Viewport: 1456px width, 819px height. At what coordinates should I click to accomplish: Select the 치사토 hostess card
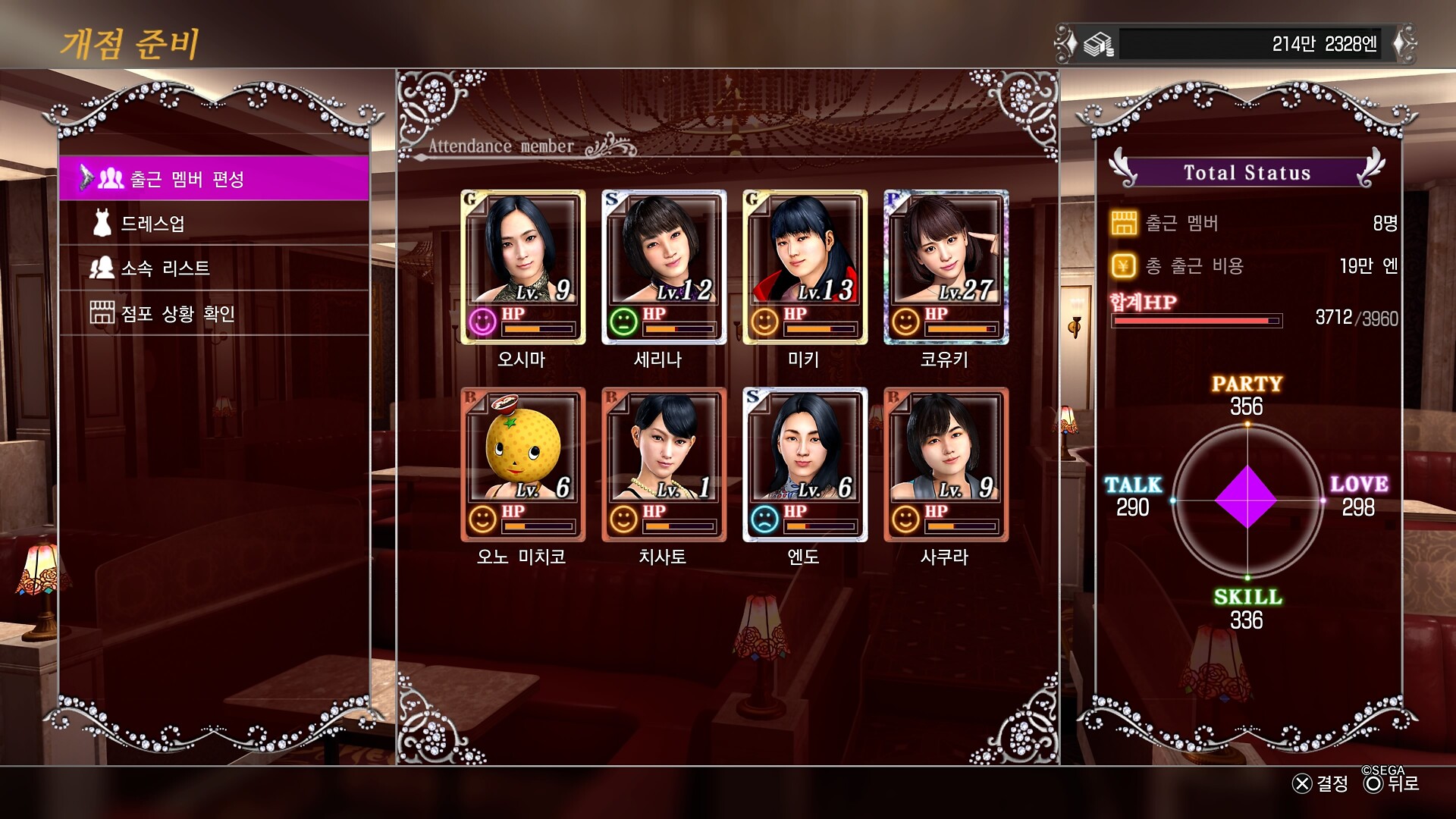point(664,464)
